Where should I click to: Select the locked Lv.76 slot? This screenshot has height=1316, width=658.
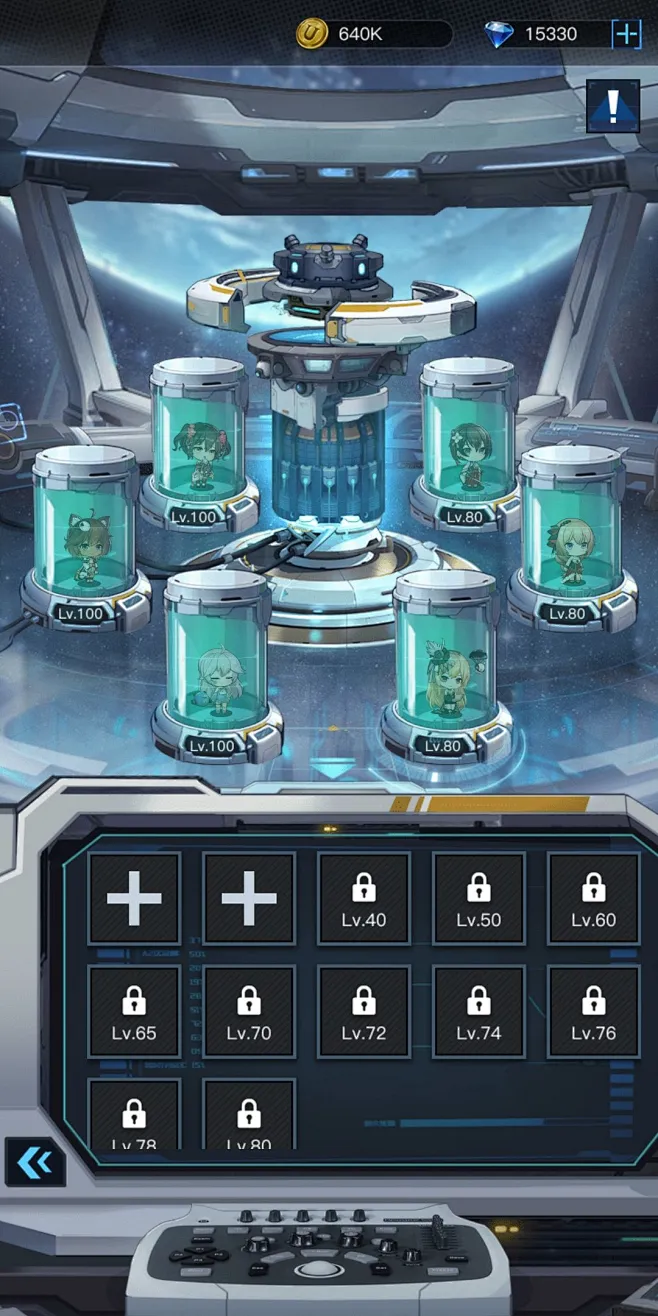pyautogui.click(x=594, y=1011)
